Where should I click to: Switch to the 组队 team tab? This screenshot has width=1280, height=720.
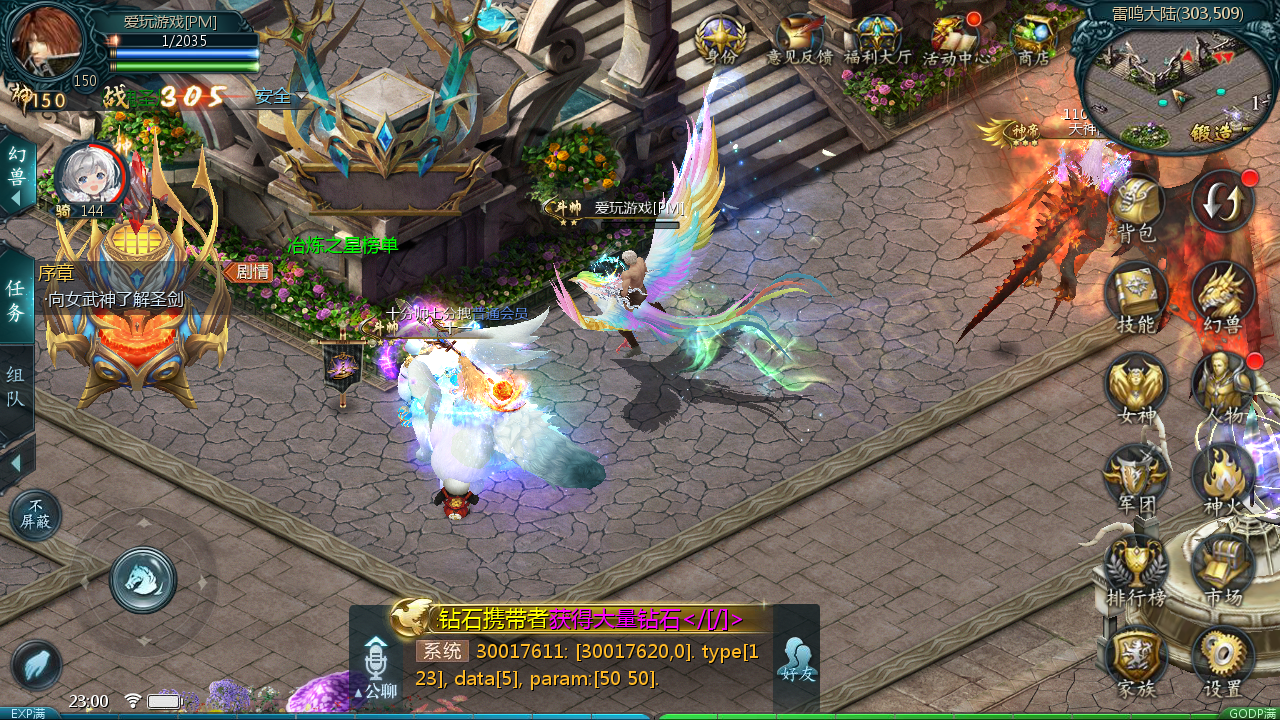pyautogui.click(x=16, y=388)
